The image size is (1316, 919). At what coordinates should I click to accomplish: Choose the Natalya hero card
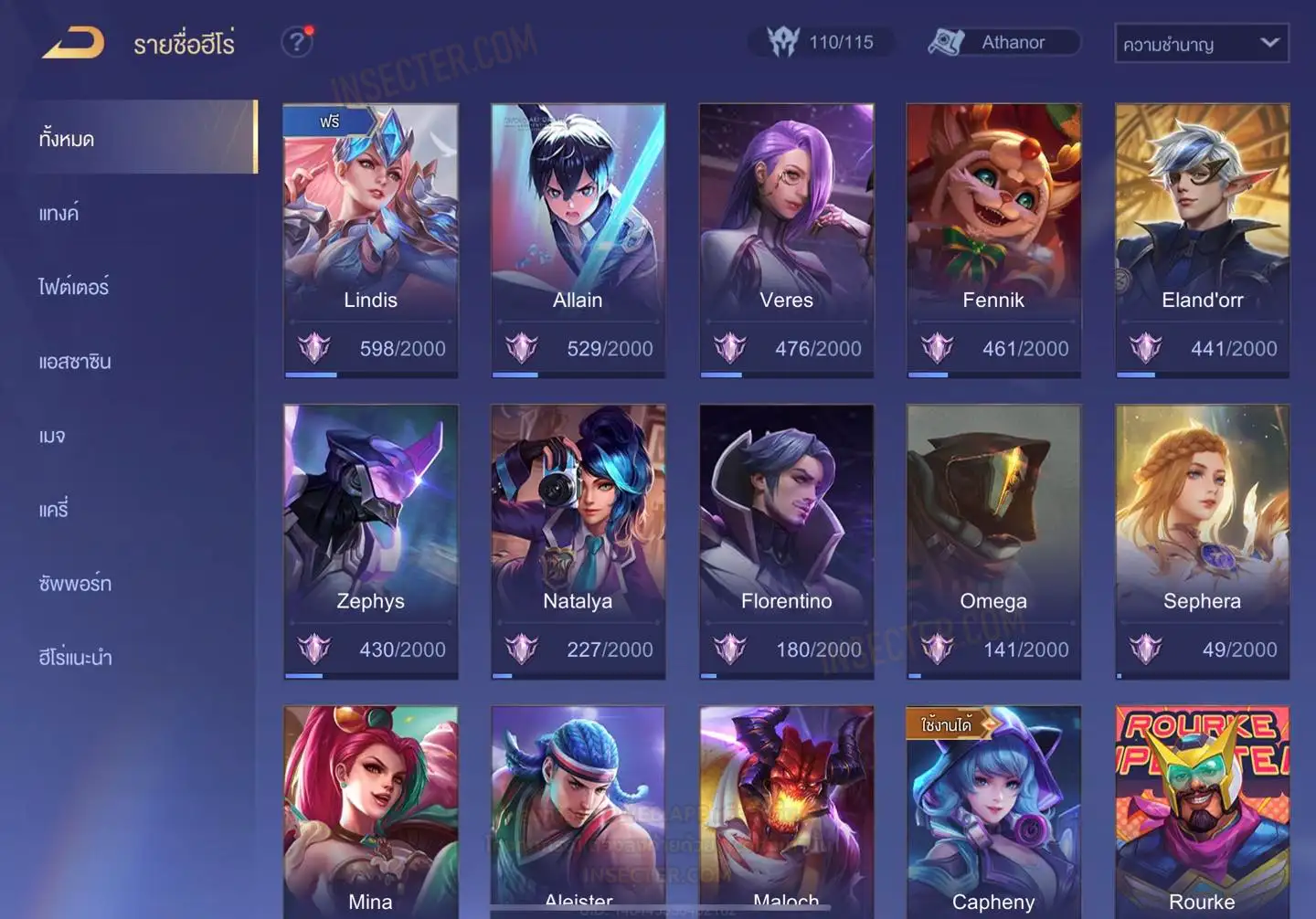tap(578, 541)
